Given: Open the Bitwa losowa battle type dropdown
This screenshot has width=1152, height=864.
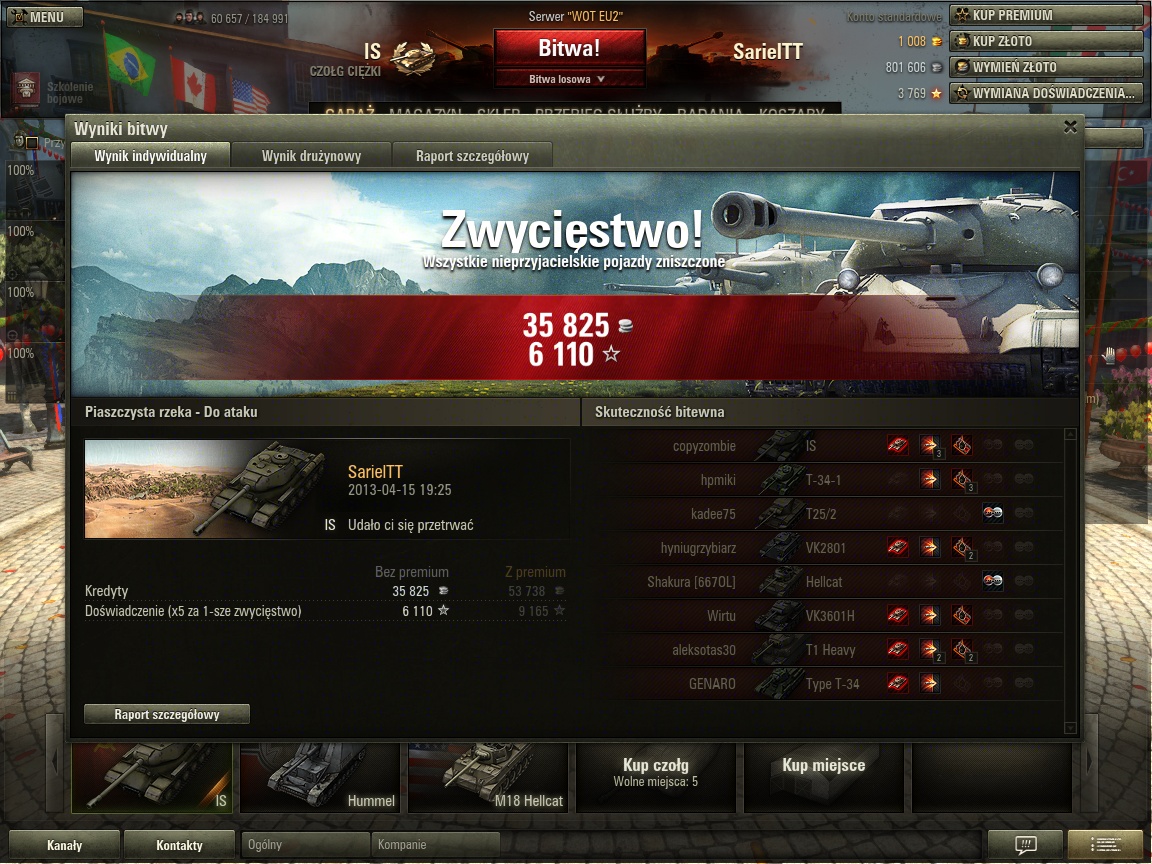Looking at the screenshot, I should coord(569,79).
